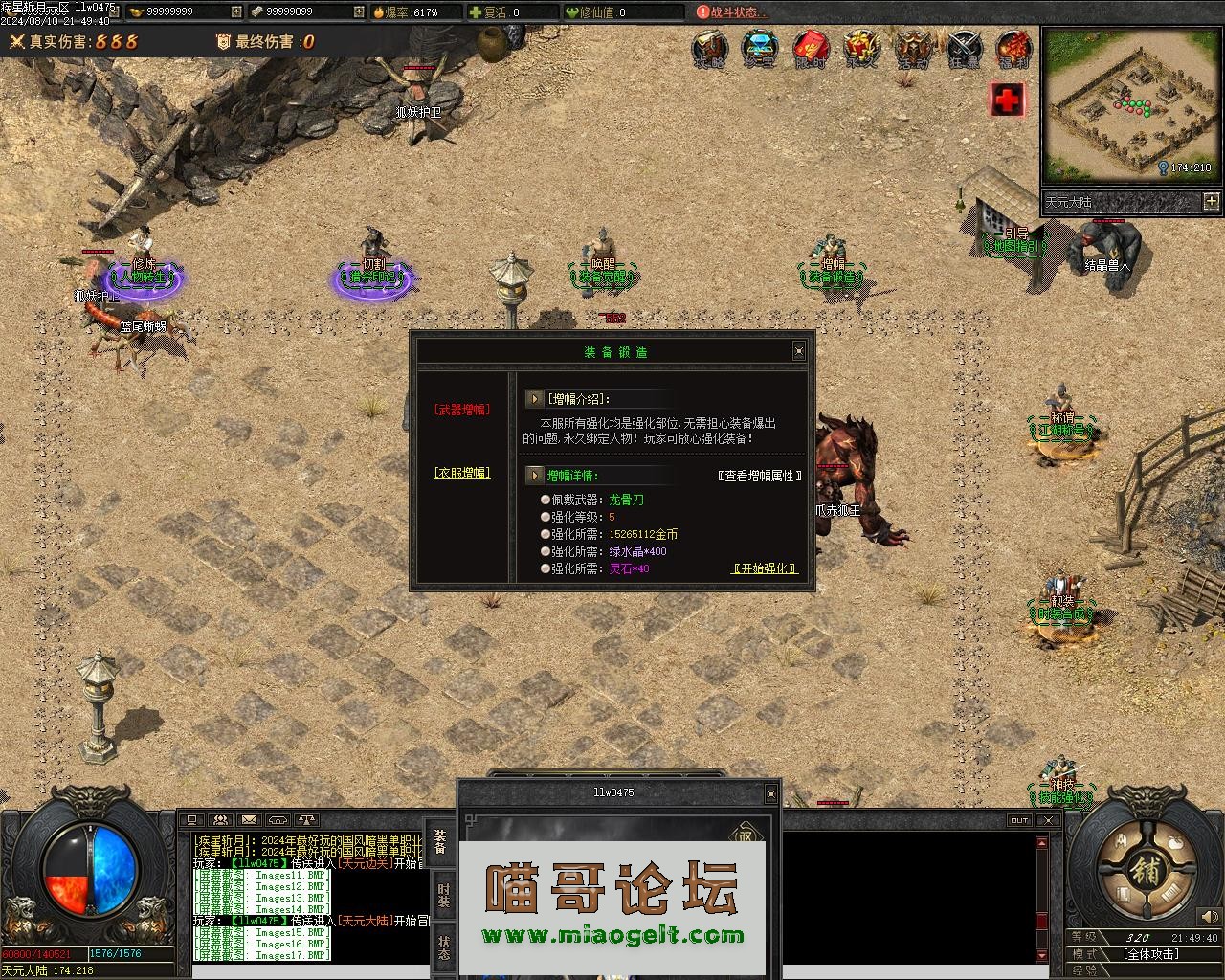
Task: Switch to the 状态 status tab
Action: 443,947
